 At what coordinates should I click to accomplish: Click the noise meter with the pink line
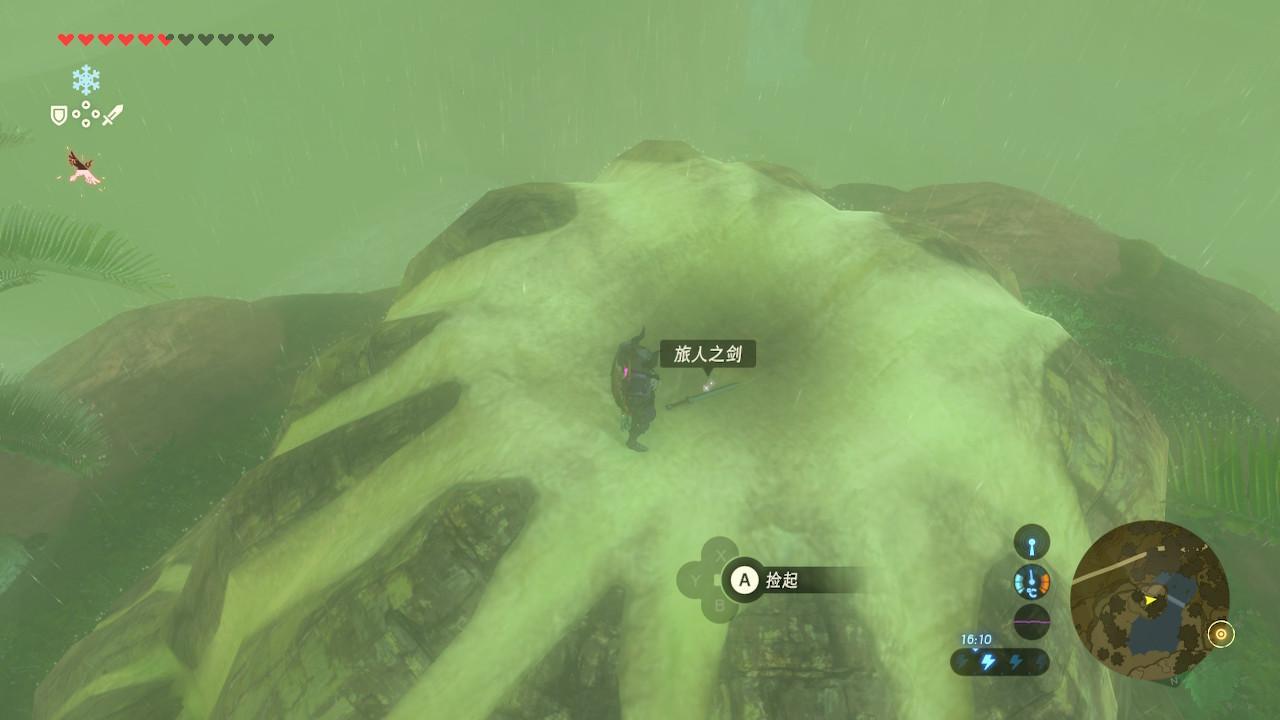pos(1032,621)
